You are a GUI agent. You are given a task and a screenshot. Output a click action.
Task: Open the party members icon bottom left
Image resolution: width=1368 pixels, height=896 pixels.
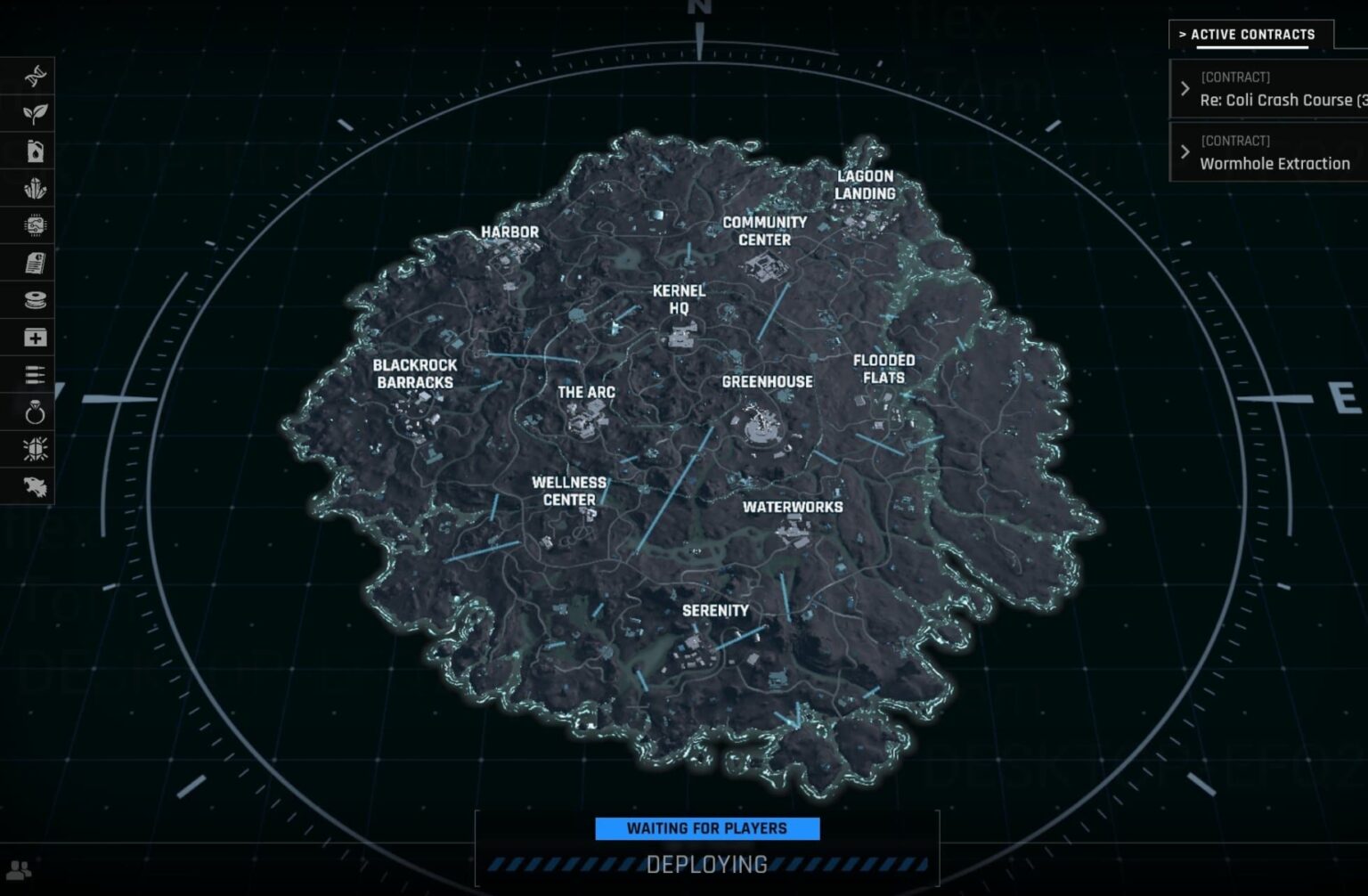20,869
